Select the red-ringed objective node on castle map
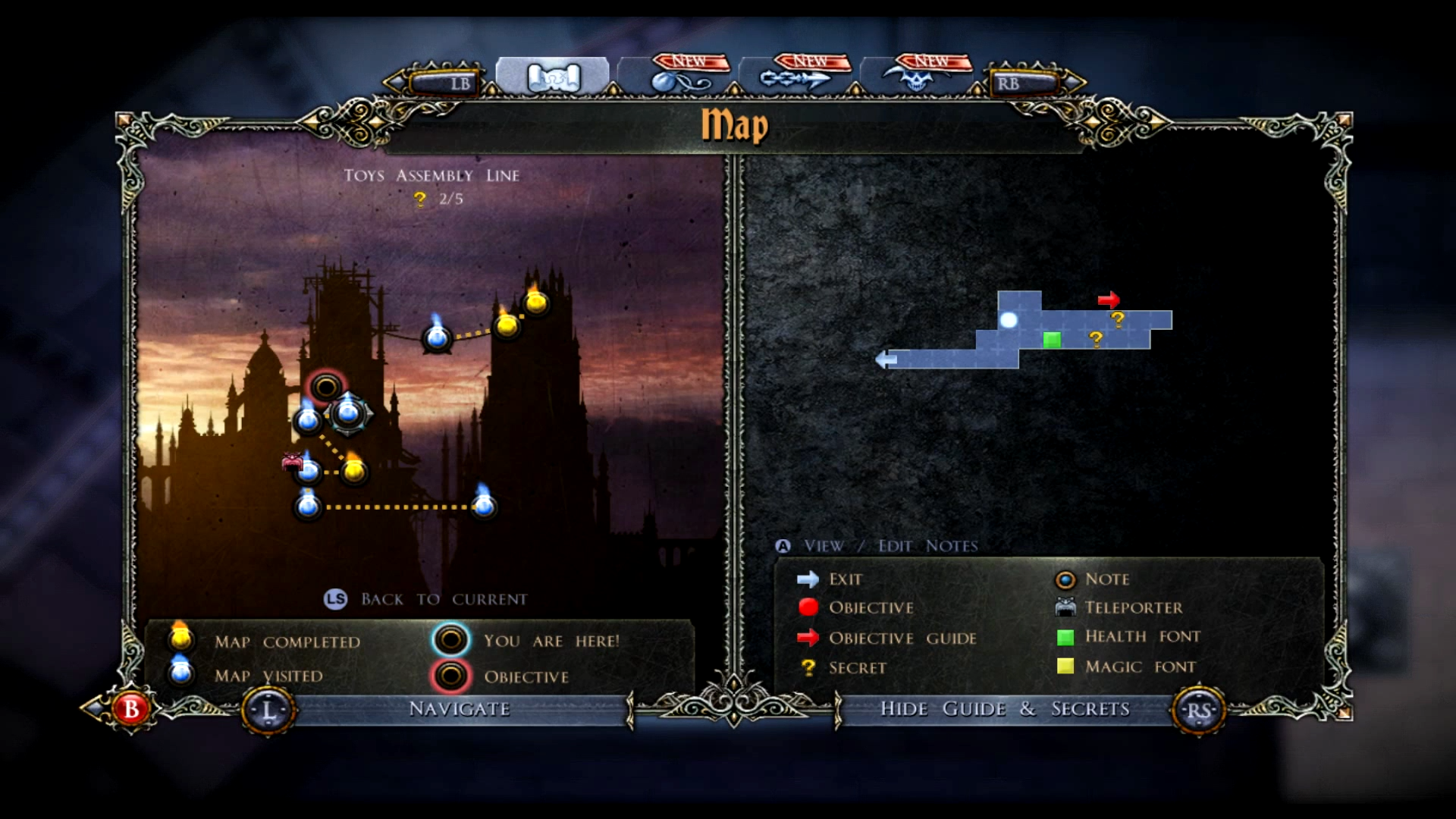The height and width of the screenshot is (819, 1456). (326, 387)
